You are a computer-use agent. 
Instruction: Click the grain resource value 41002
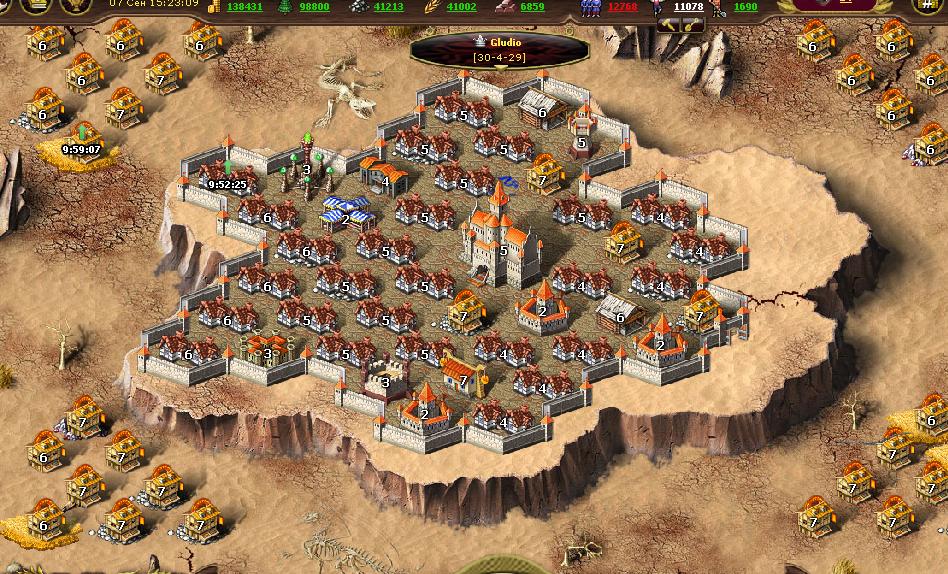click(x=461, y=7)
